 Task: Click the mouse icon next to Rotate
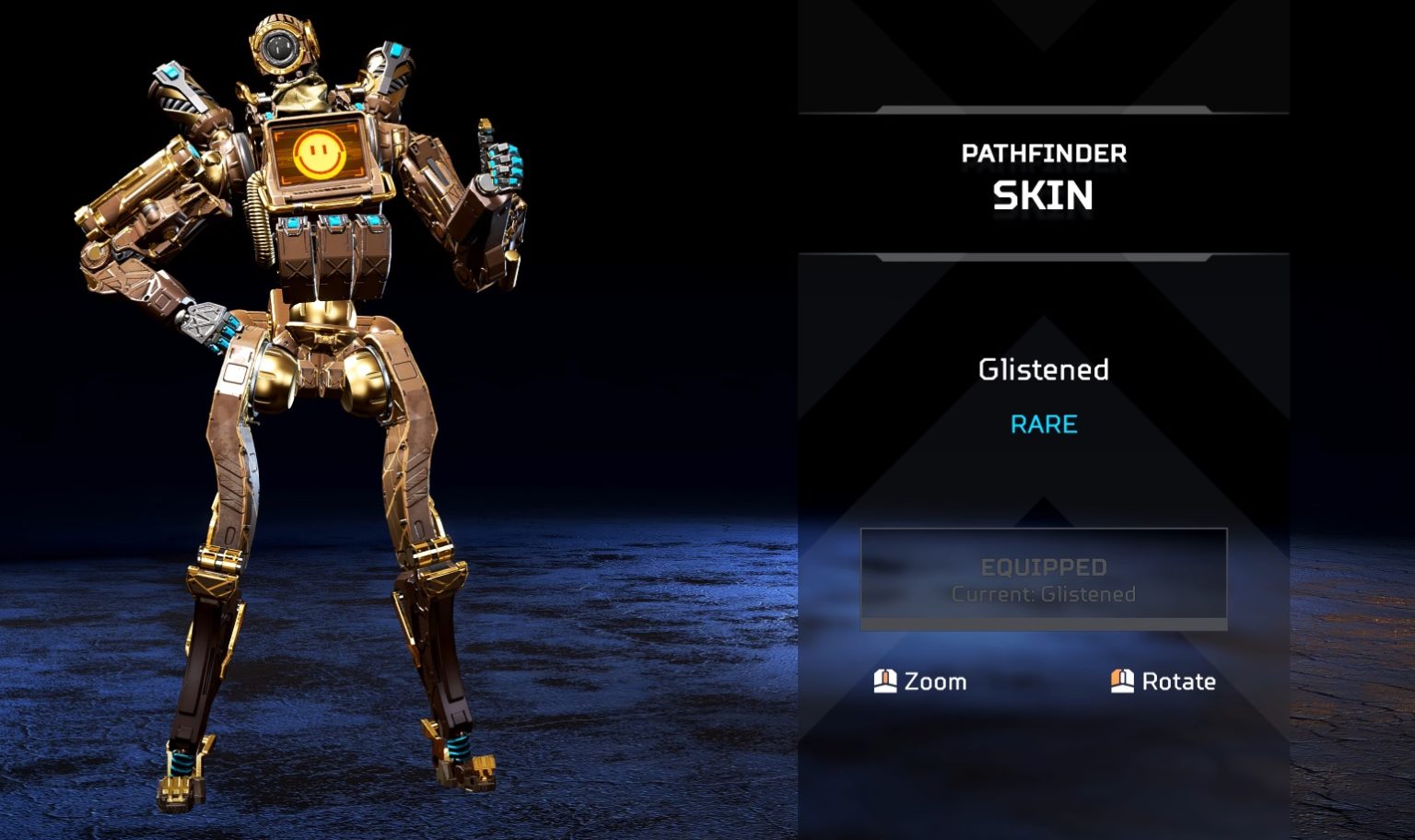(x=1122, y=682)
